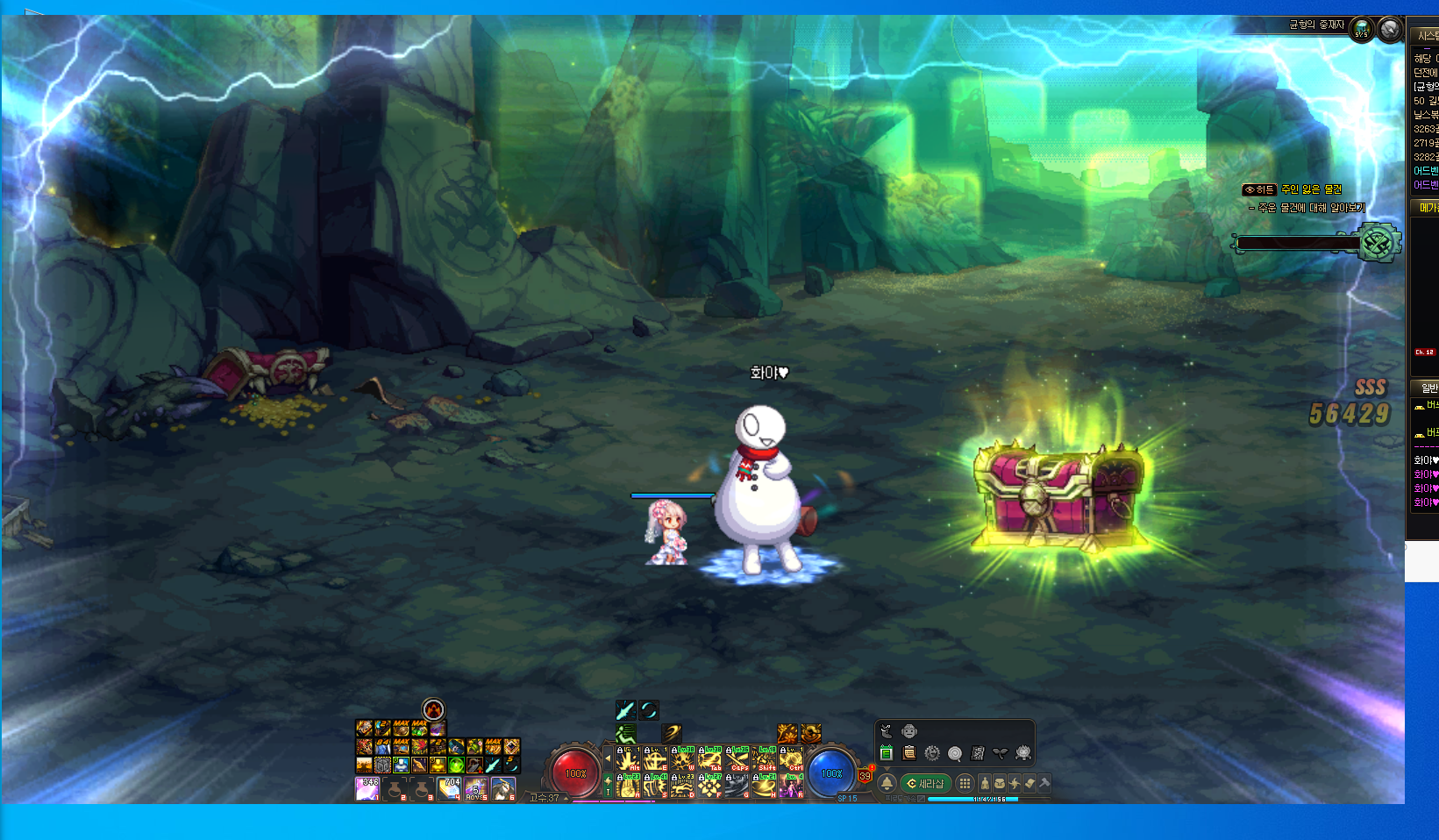Use the item in quick slot 4
This screenshot has height=840, width=1439.
pos(449,789)
